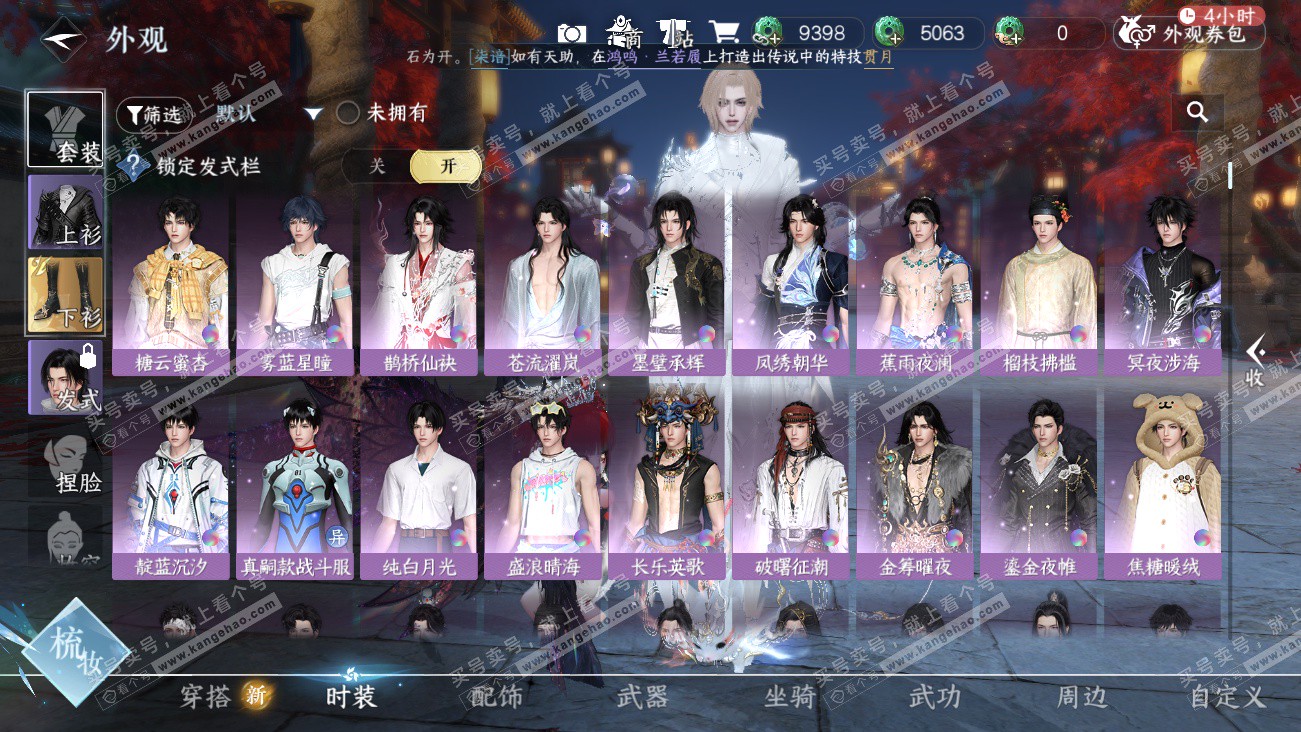Open the 筛选 filter button
Screen dimensions: 1301x732
153,114
